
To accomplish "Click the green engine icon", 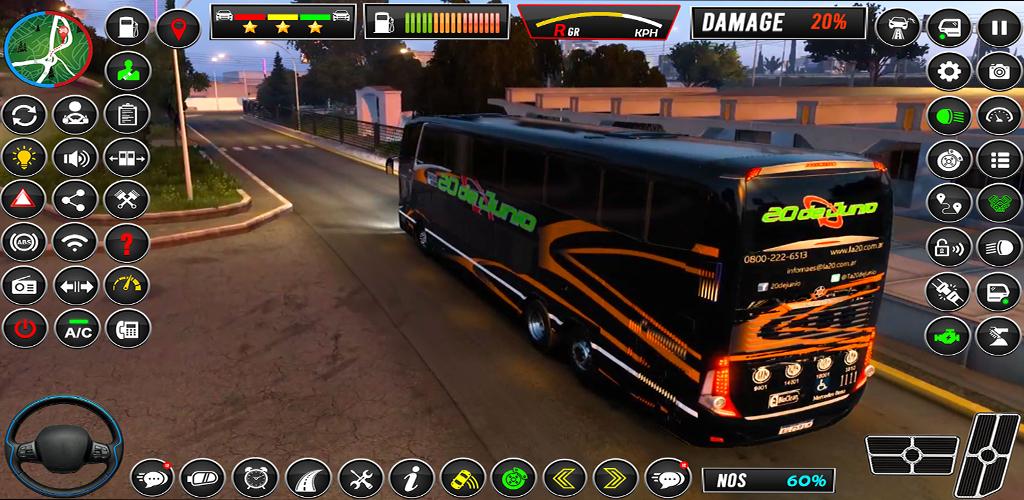I will [949, 336].
